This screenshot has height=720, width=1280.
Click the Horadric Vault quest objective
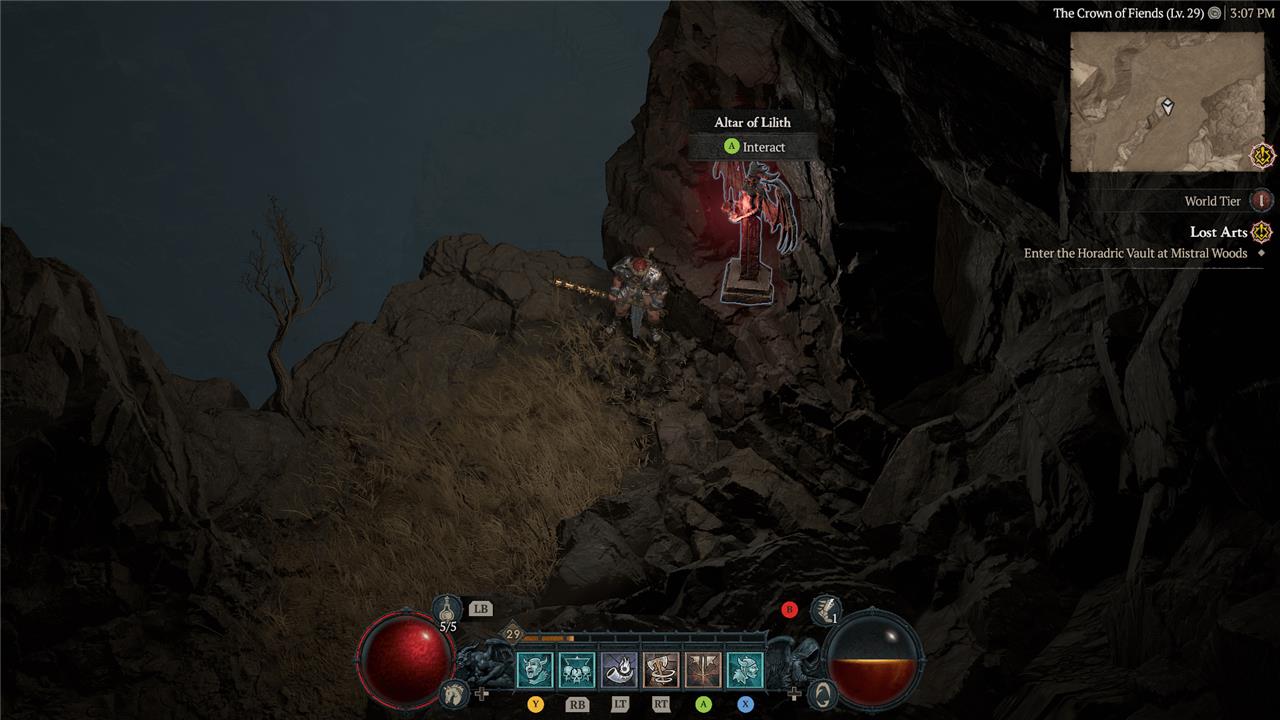tap(1135, 254)
